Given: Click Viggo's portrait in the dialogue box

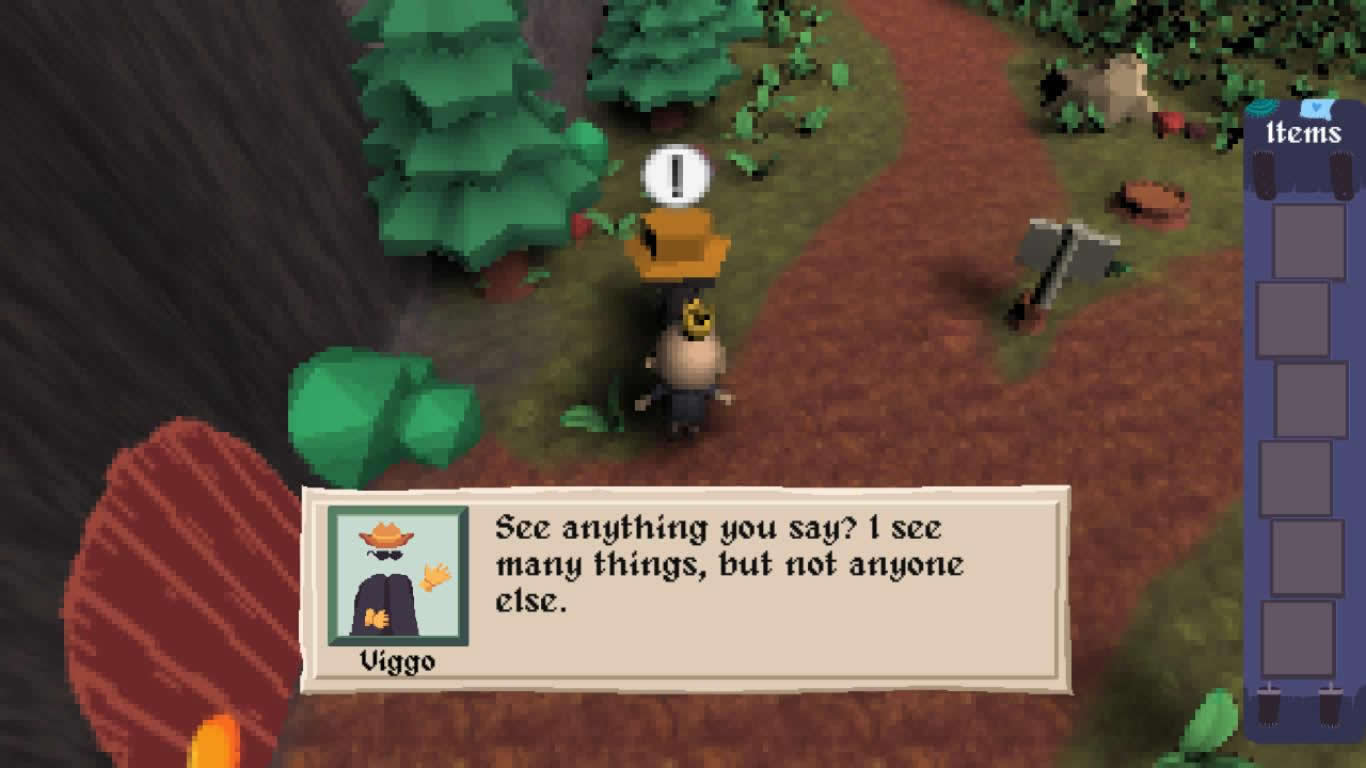Looking at the screenshot, I should [x=398, y=576].
